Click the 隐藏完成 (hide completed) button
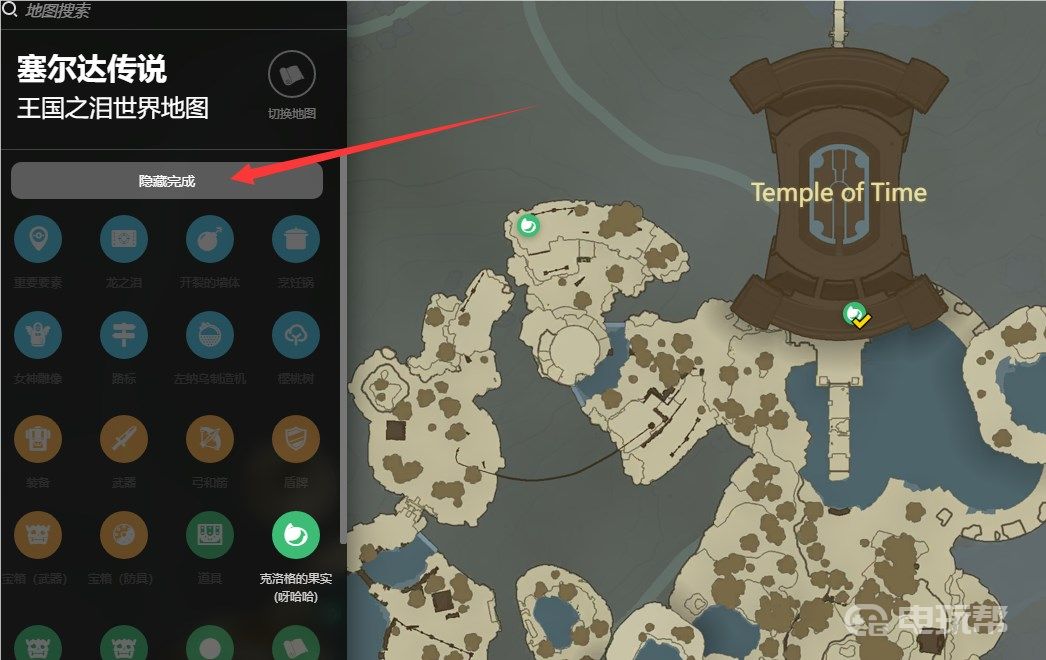 pyautogui.click(x=166, y=181)
